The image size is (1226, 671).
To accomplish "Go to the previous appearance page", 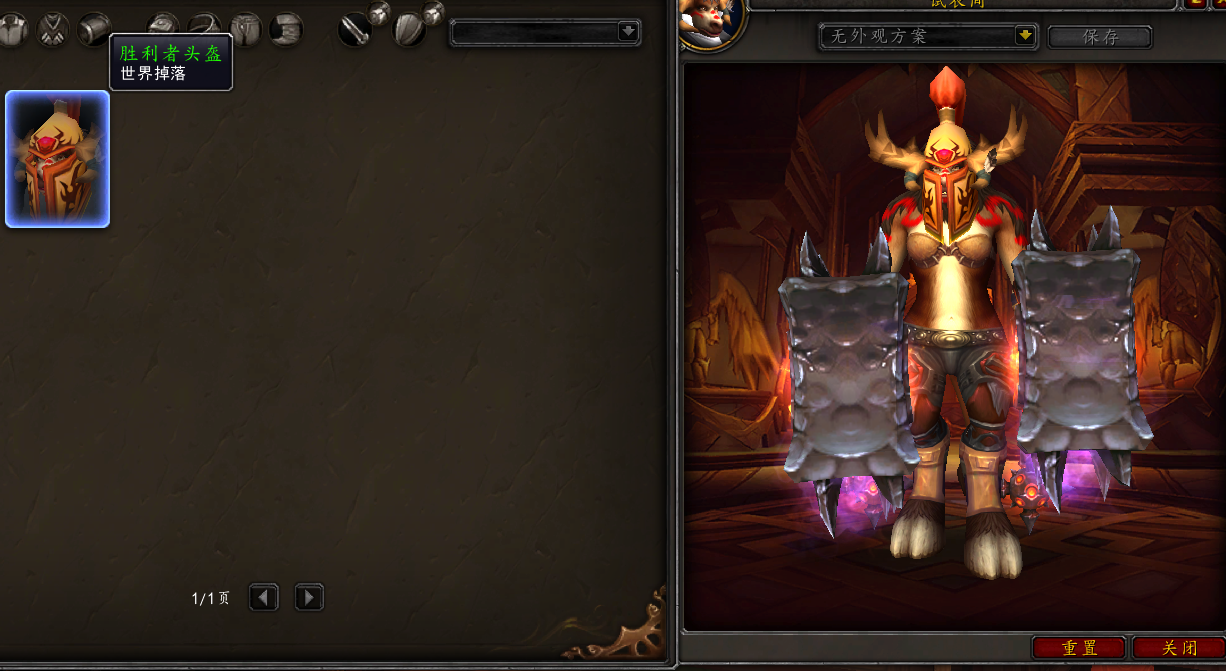I will (263, 598).
